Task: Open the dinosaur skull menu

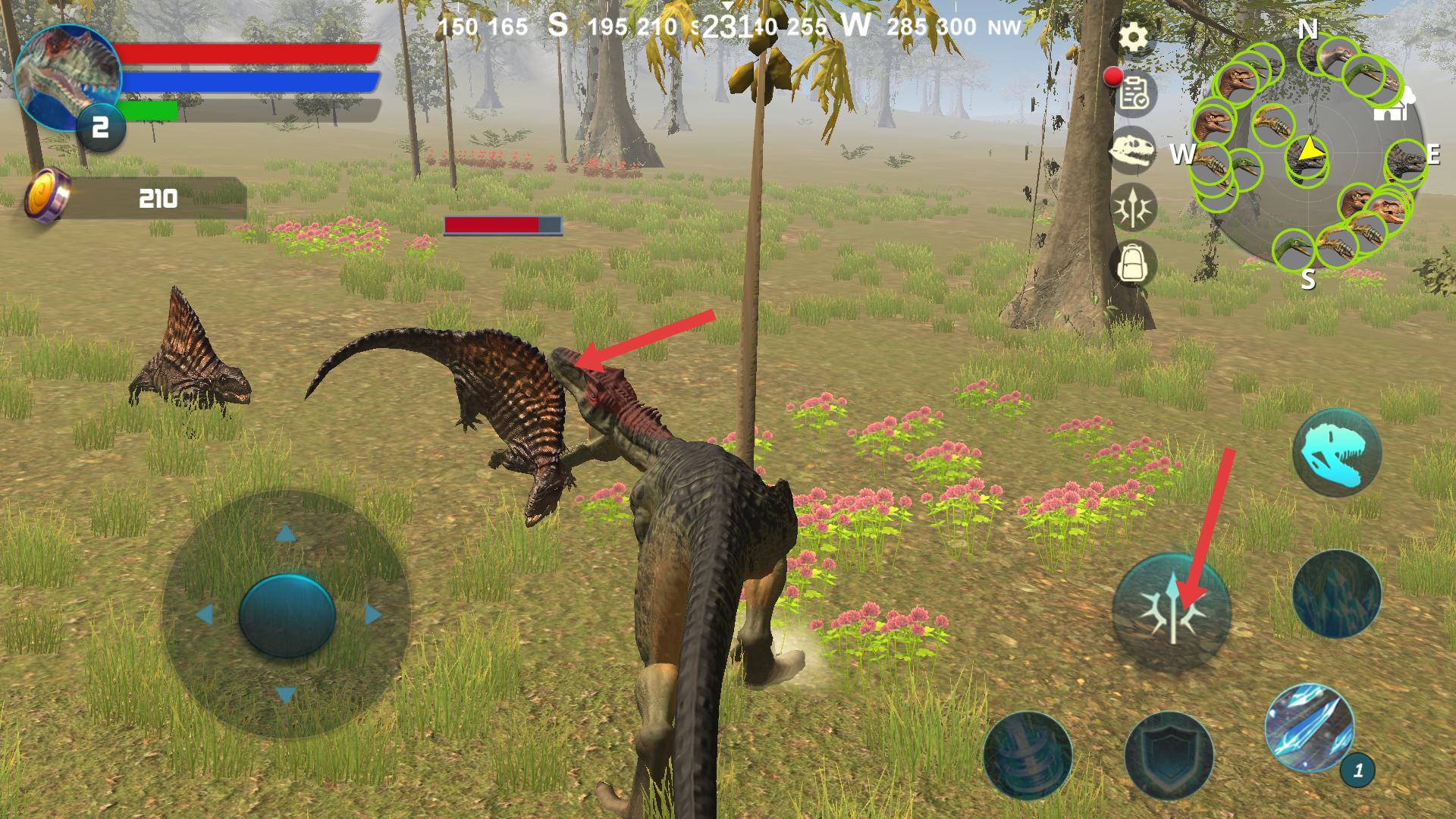Action: 1133,149
